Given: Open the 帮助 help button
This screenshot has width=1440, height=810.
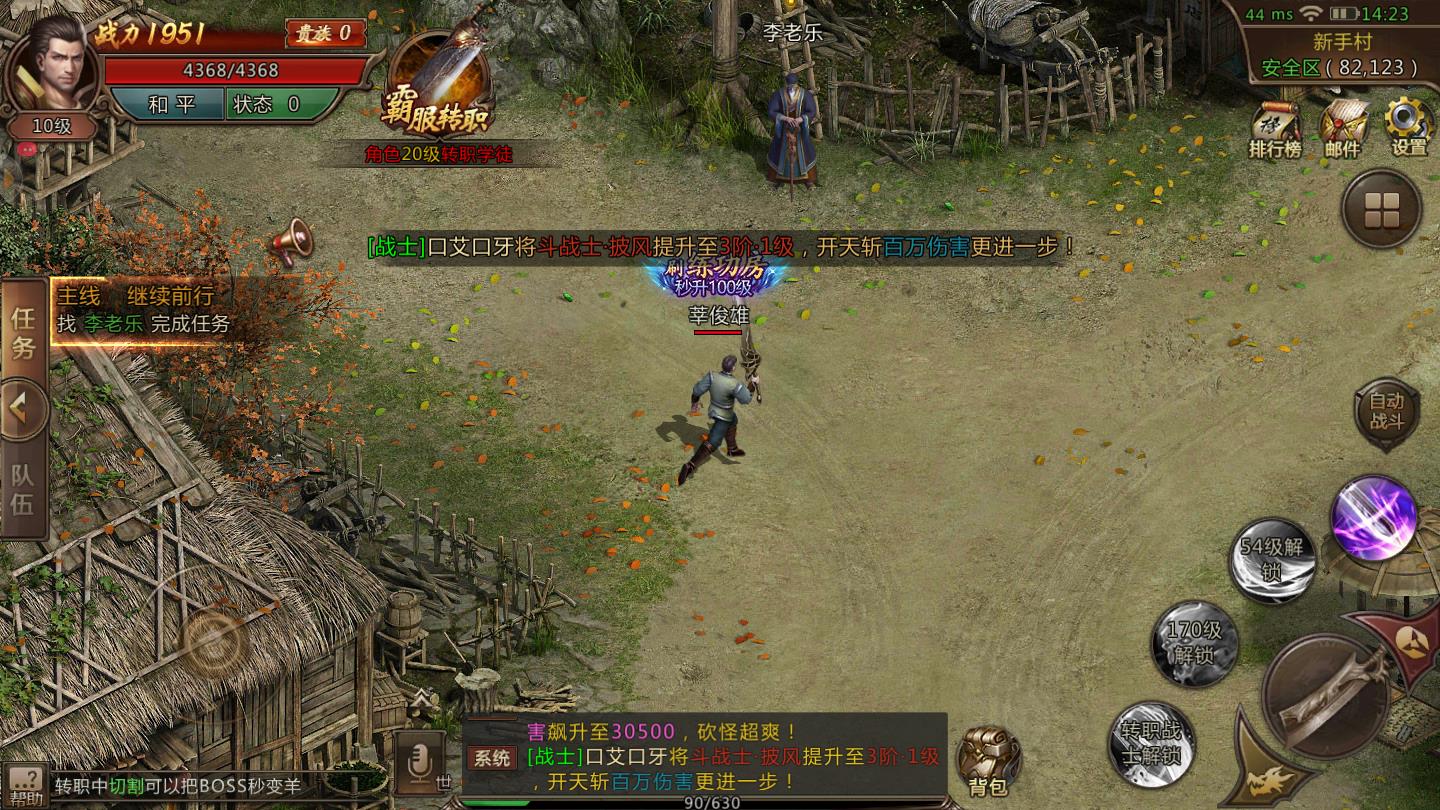Looking at the screenshot, I should [x=25, y=786].
